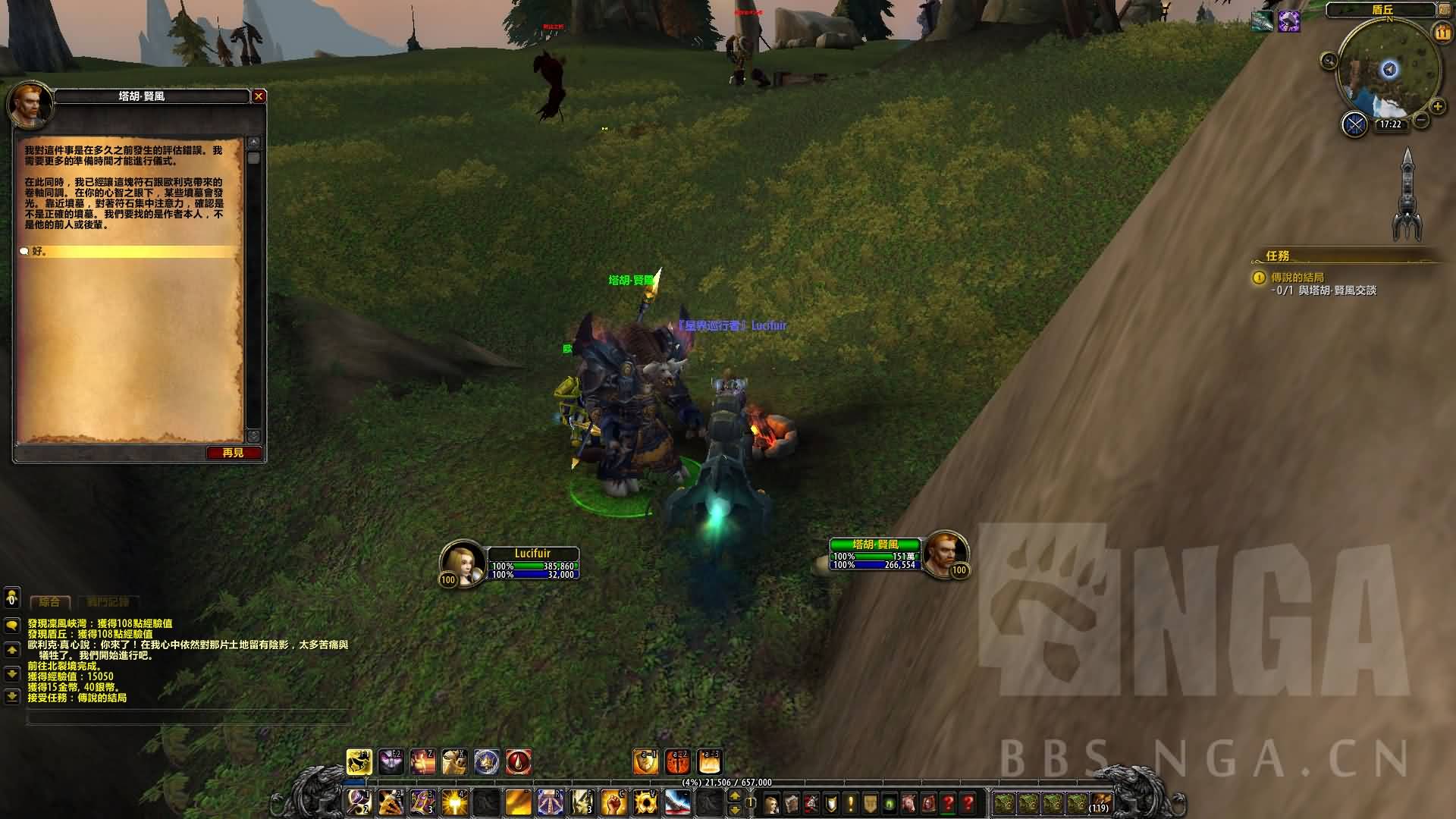Screen dimensions: 1456x819
Task: Open the calendar icon showing 11
Action: tap(1441, 33)
